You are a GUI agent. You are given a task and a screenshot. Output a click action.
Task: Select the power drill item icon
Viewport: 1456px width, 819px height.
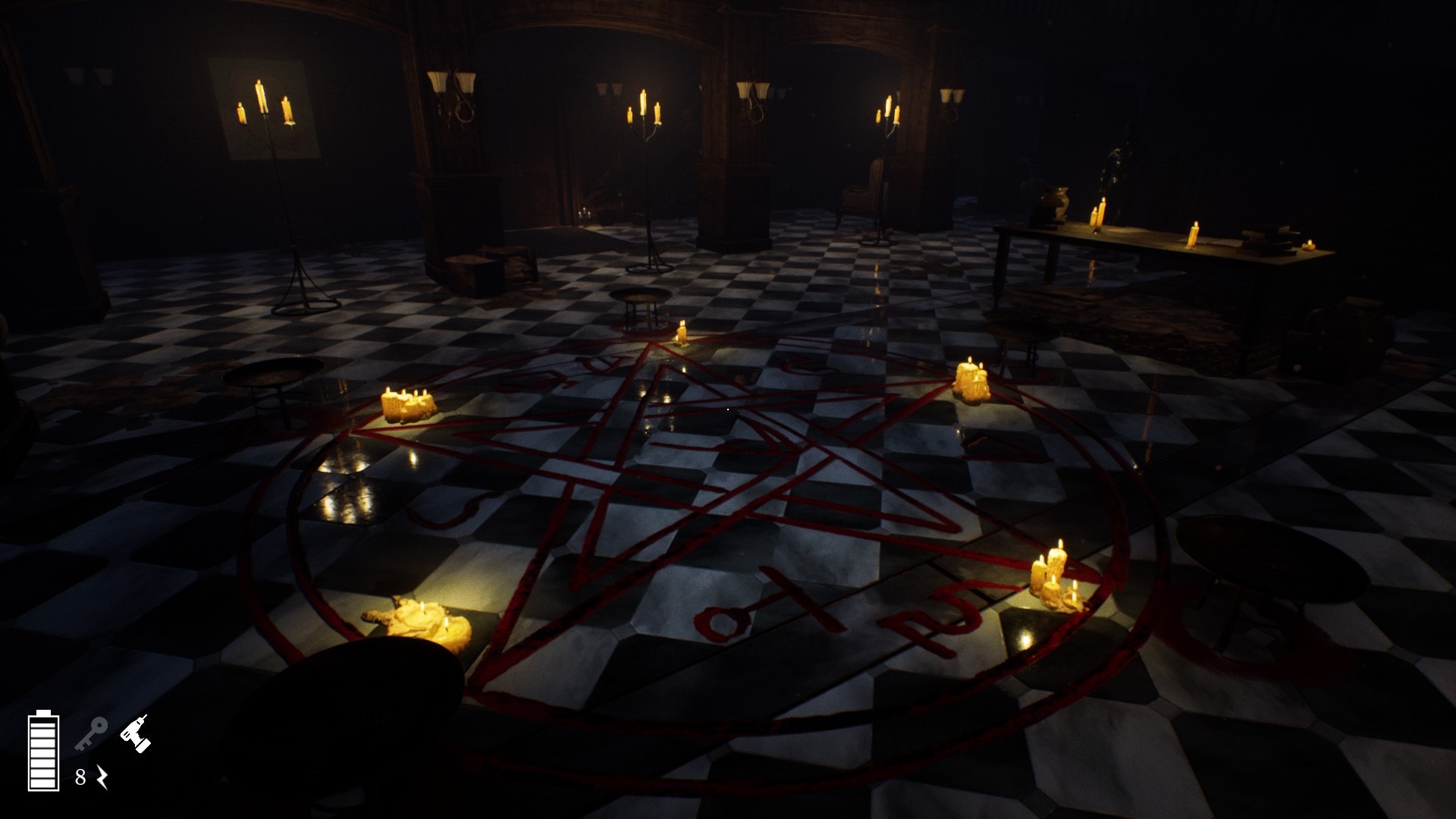coord(135,733)
